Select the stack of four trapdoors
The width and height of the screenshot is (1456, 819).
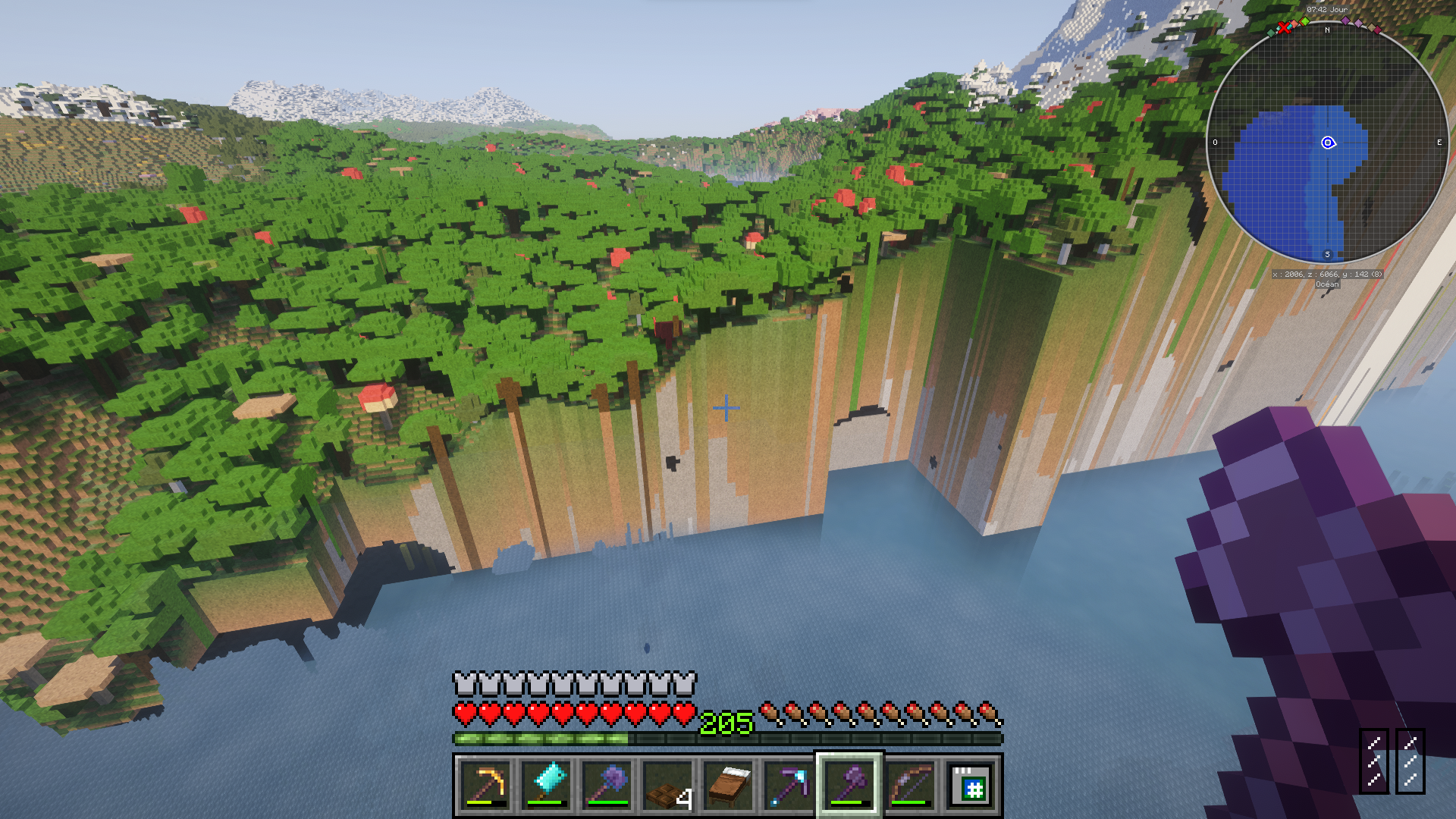(x=667, y=786)
